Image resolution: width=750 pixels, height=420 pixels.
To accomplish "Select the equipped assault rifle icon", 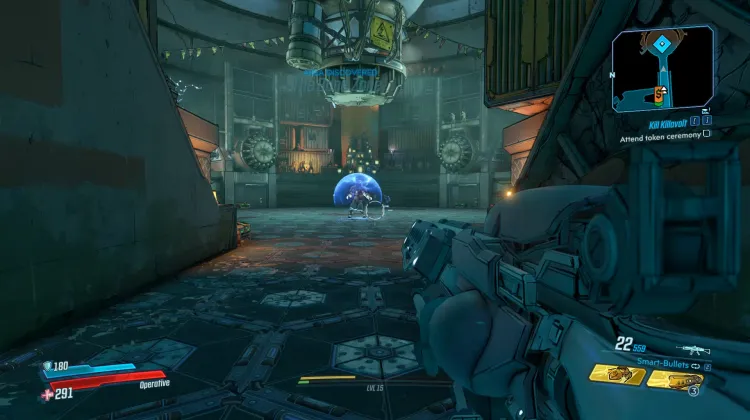I will 690,350.
